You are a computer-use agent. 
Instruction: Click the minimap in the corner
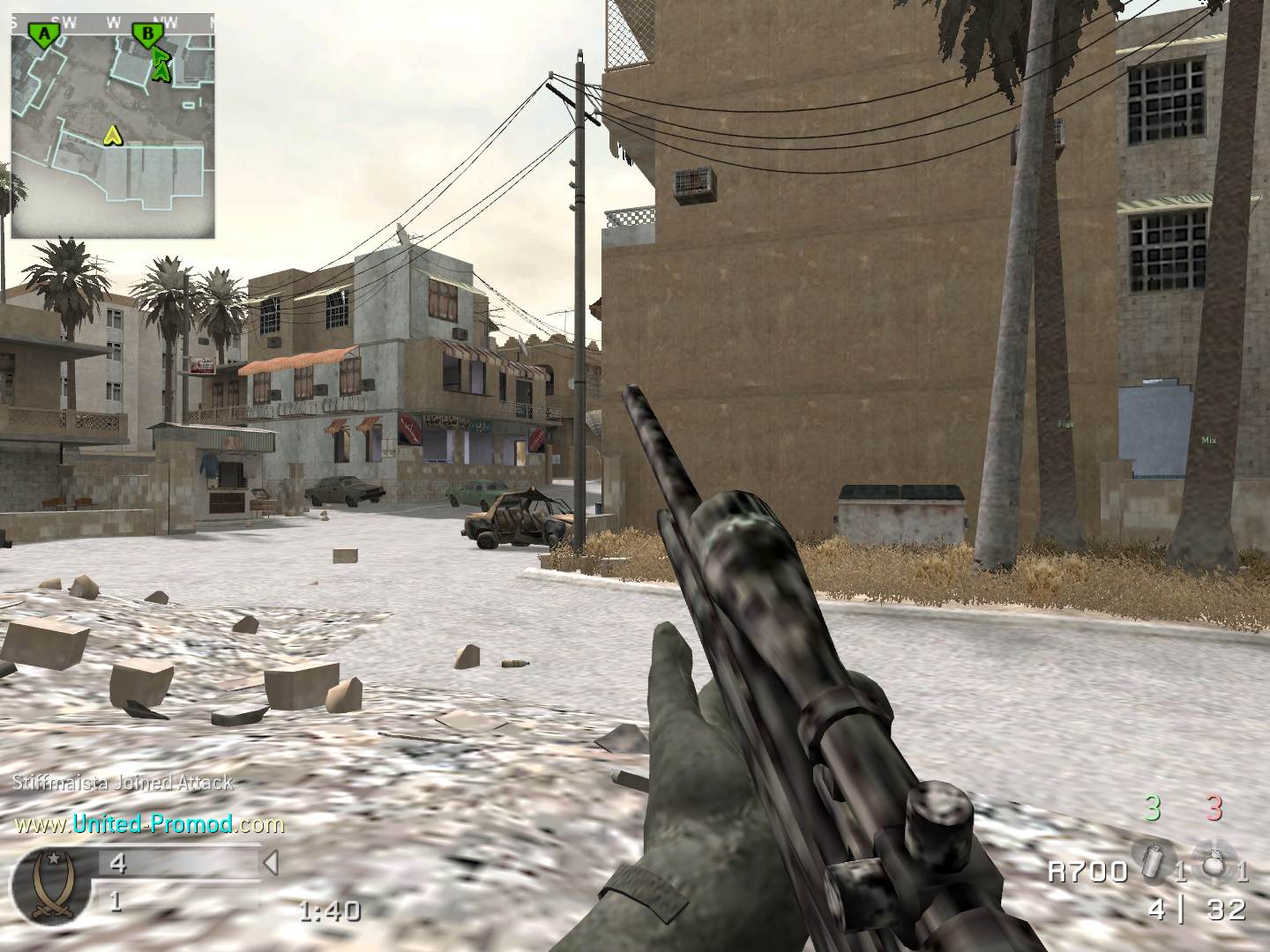(113, 125)
